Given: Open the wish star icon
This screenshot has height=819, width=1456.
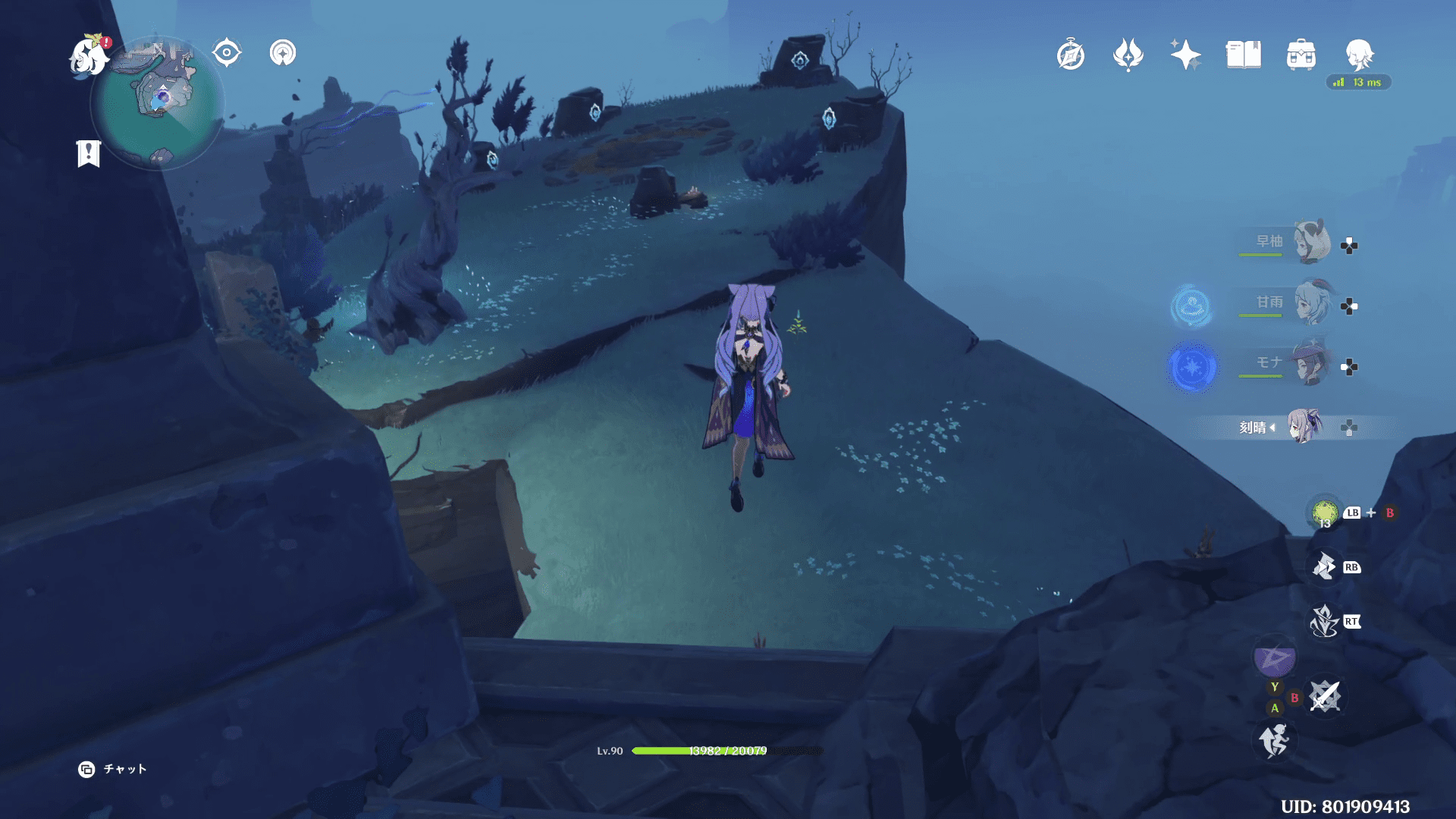Looking at the screenshot, I should click(1185, 55).
